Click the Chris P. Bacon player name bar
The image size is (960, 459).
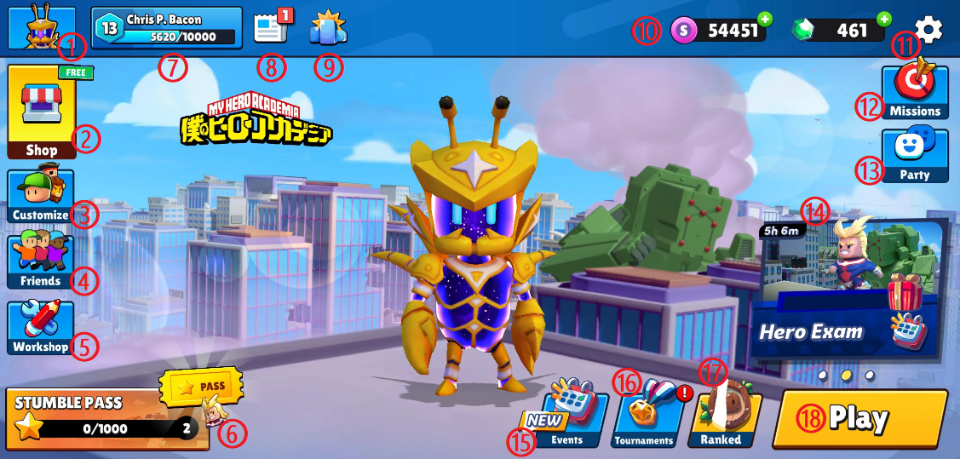tap(167, 28)
